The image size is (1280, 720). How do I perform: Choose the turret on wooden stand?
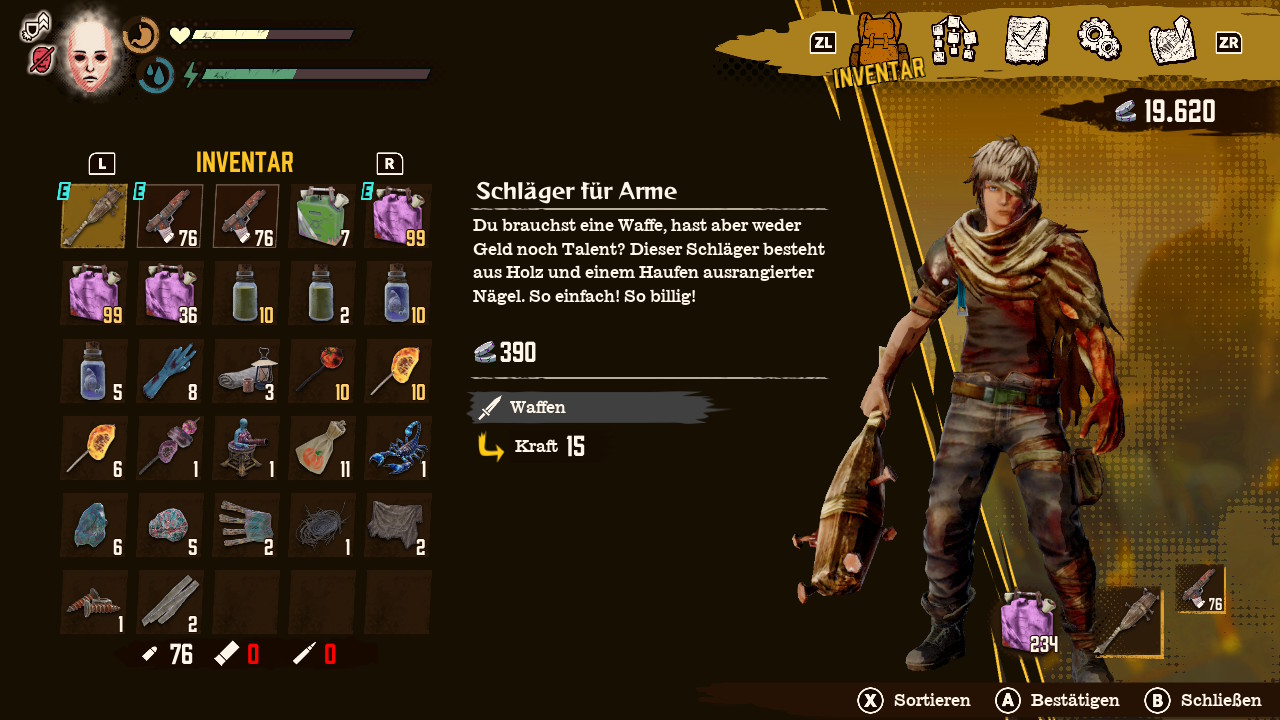click(x=246, y=448)
